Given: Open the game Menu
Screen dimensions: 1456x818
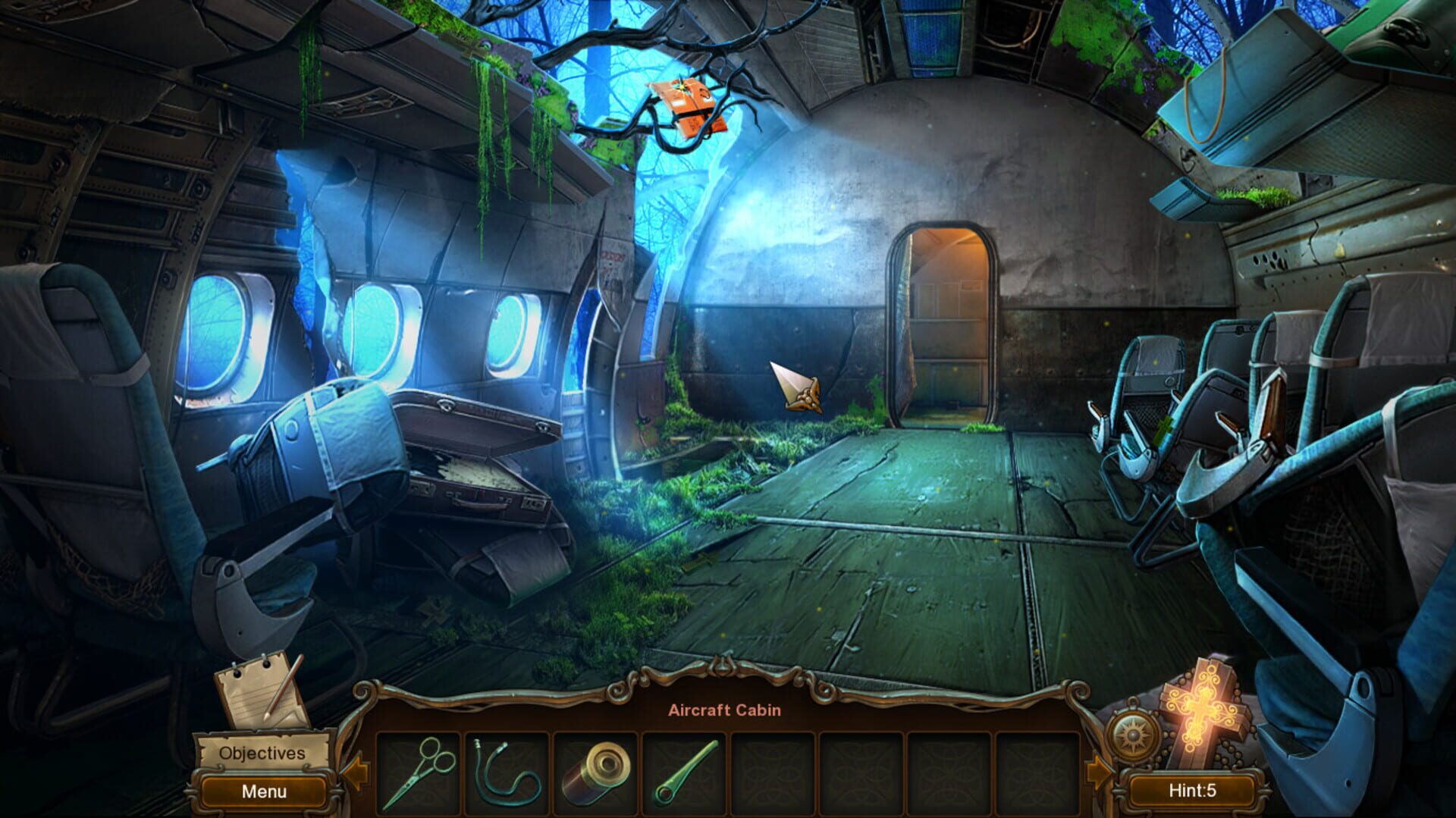Looking at the screenshot, I should pos(262,791).
